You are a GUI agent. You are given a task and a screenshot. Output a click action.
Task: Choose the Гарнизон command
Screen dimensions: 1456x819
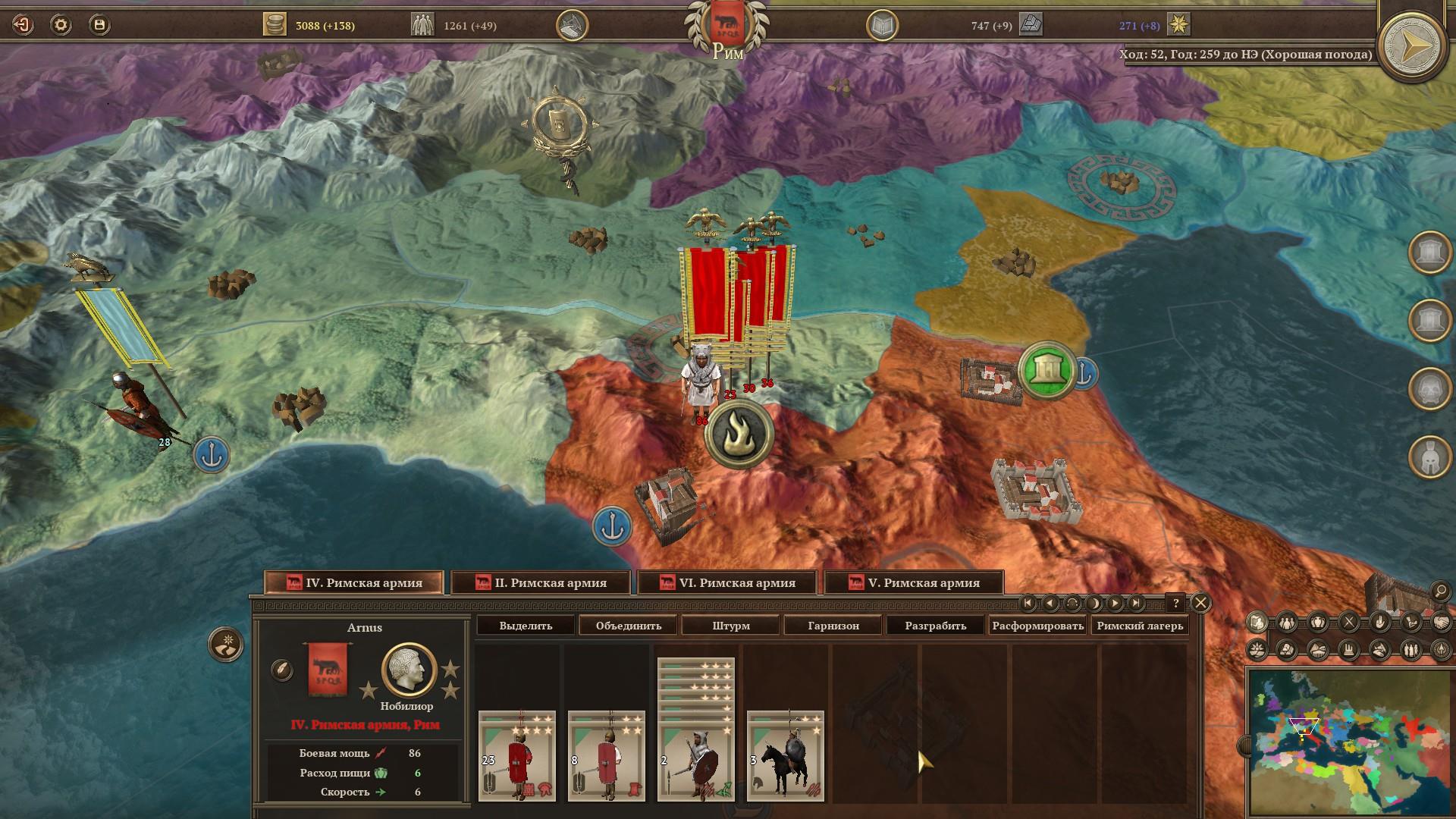[x=833, y=626]
